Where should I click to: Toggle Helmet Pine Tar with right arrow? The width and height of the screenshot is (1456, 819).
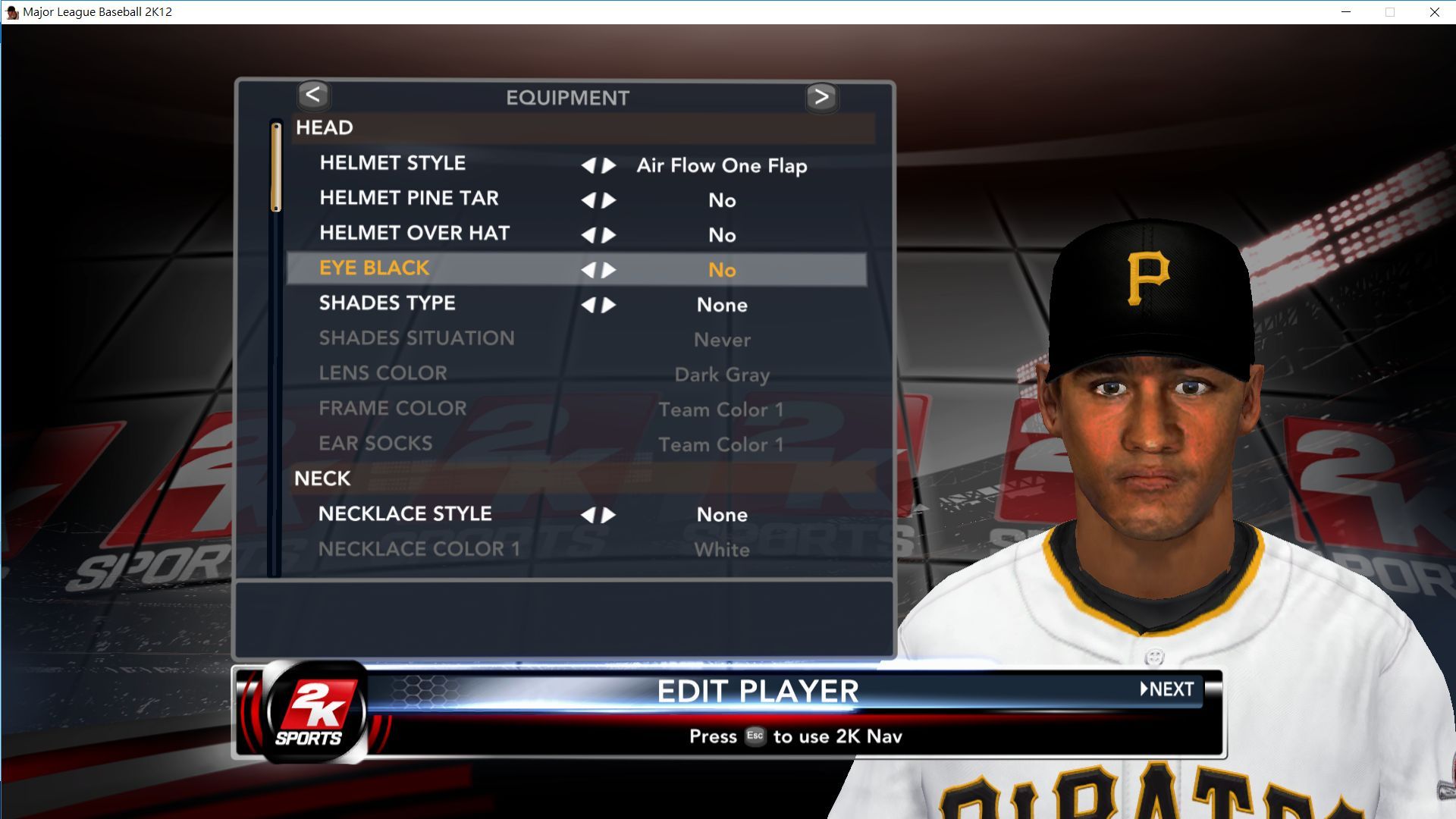[x=609, y=200]
